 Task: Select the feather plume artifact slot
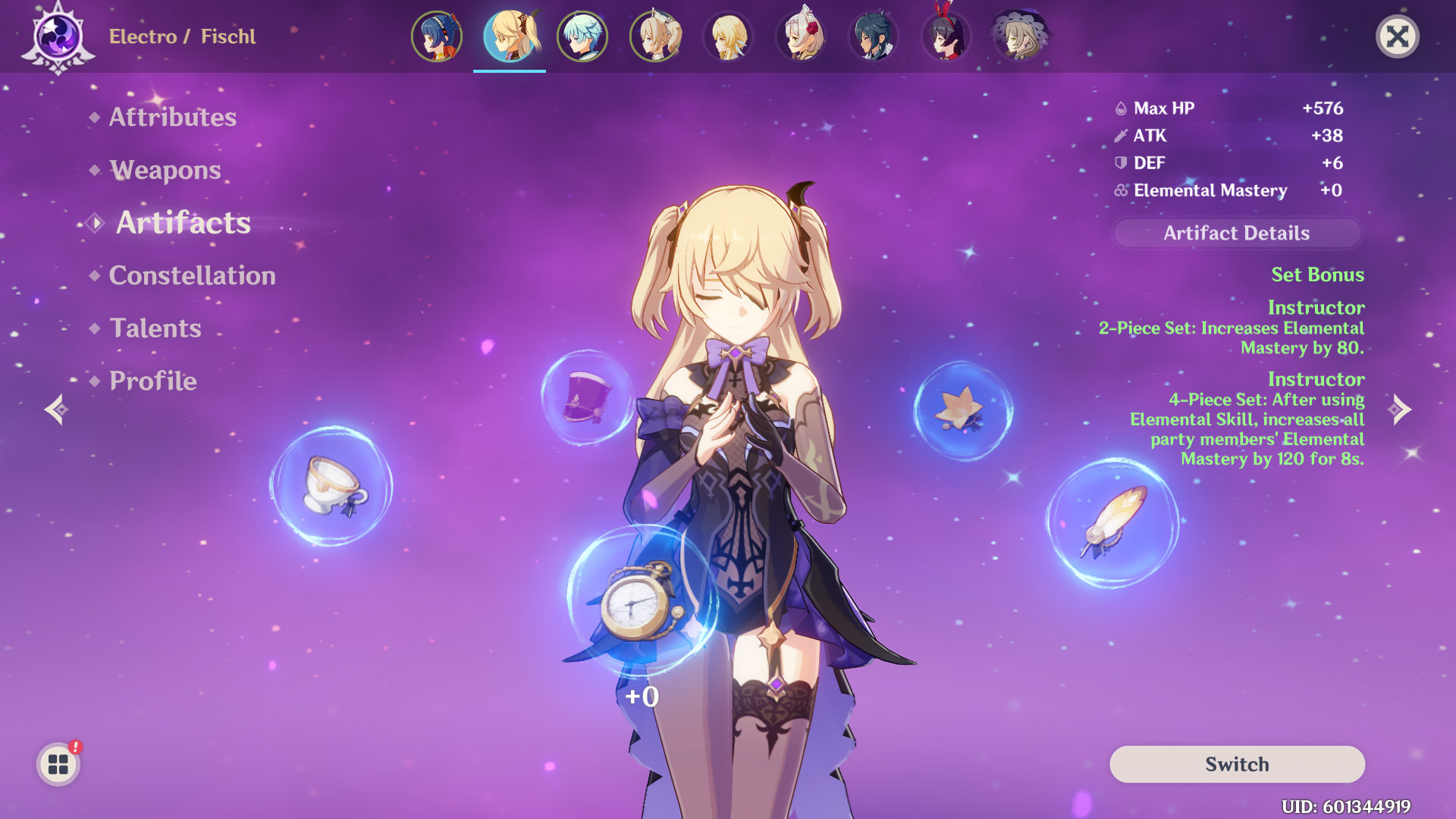[x=1113, y=523]
